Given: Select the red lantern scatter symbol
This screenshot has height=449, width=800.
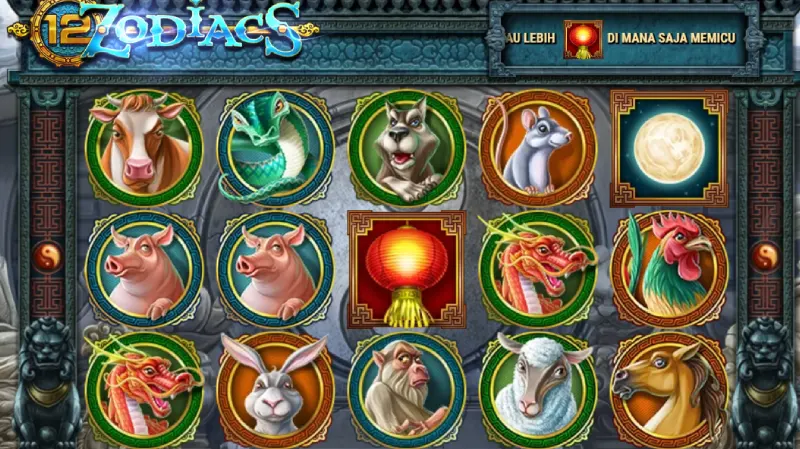Looking at the screenshot, I should (406, 268).
